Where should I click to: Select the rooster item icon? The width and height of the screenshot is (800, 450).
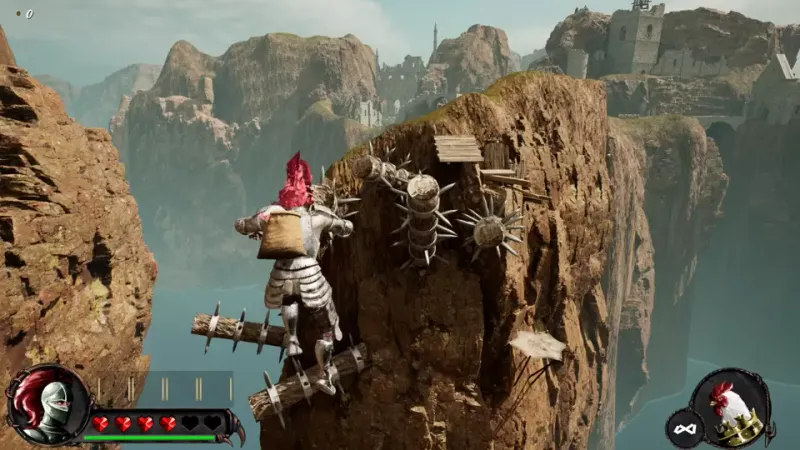[737, 408]
